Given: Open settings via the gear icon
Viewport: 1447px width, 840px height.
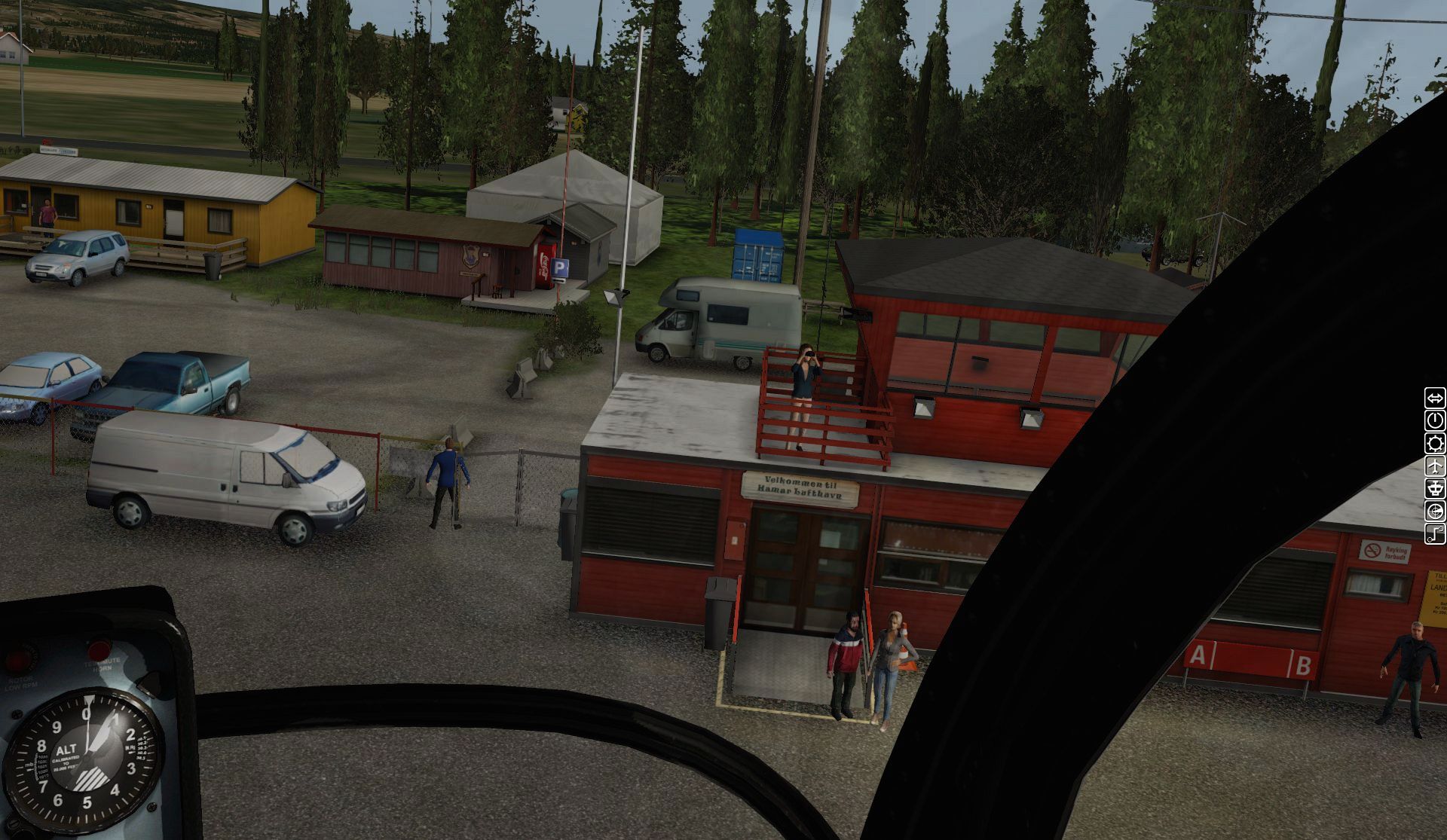Looking at the screenshot, I should coord(1435,443).
